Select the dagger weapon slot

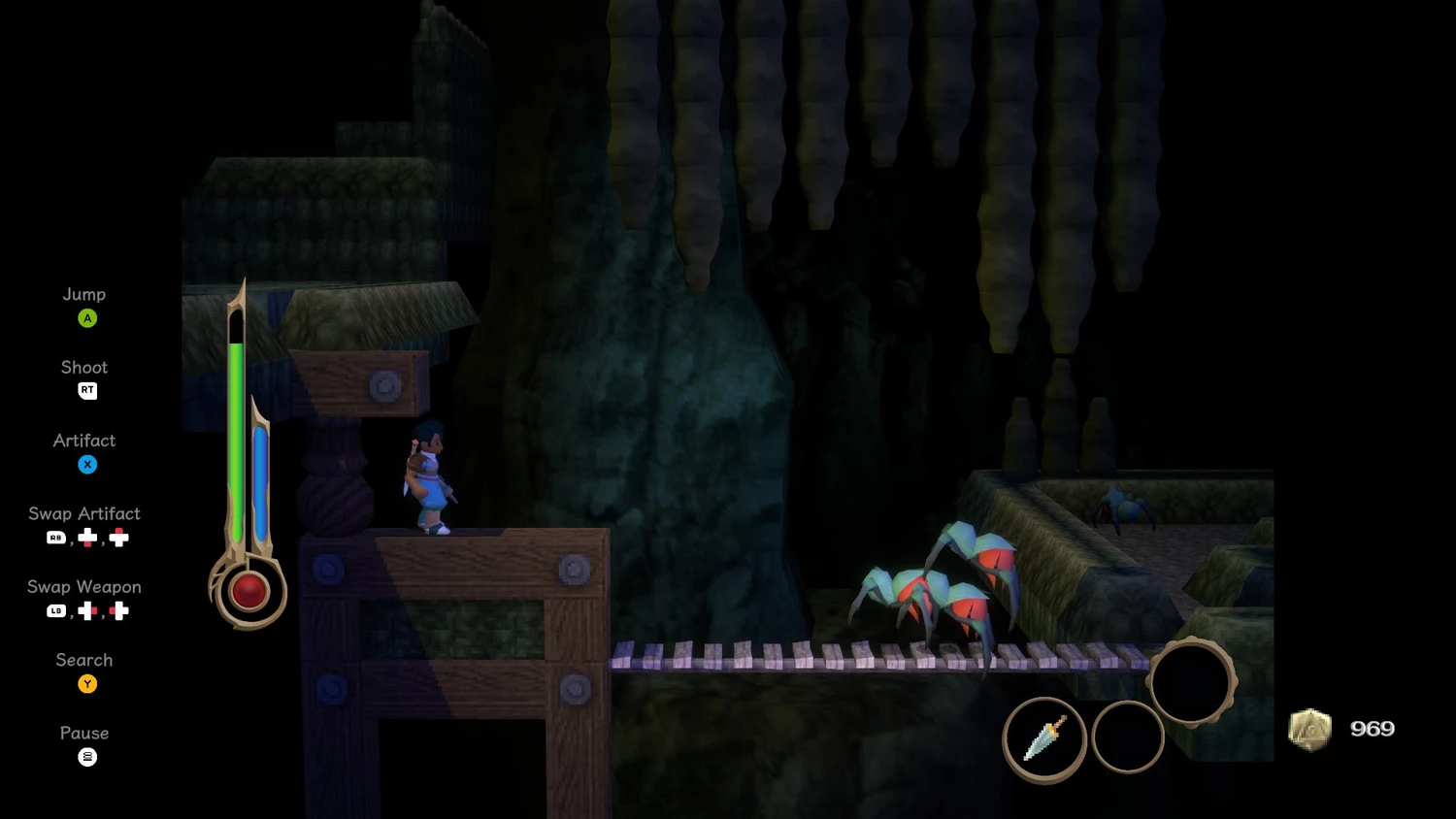(x=1044, y=739)
